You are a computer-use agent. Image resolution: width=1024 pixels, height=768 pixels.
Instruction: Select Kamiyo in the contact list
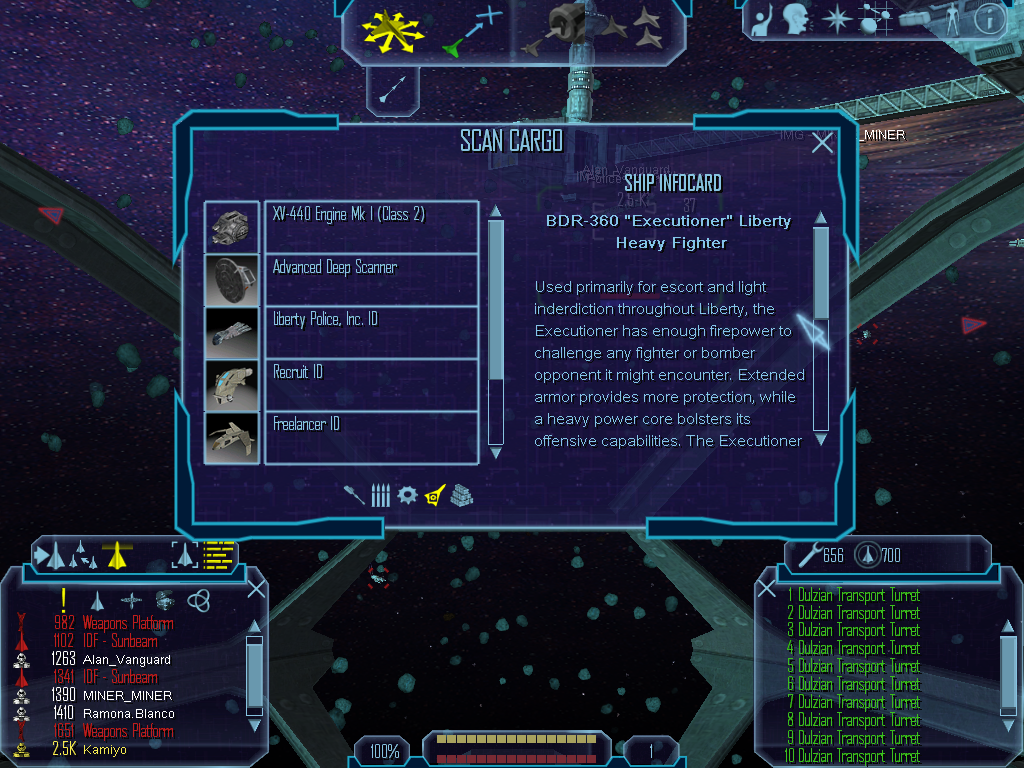click(105, 750)
